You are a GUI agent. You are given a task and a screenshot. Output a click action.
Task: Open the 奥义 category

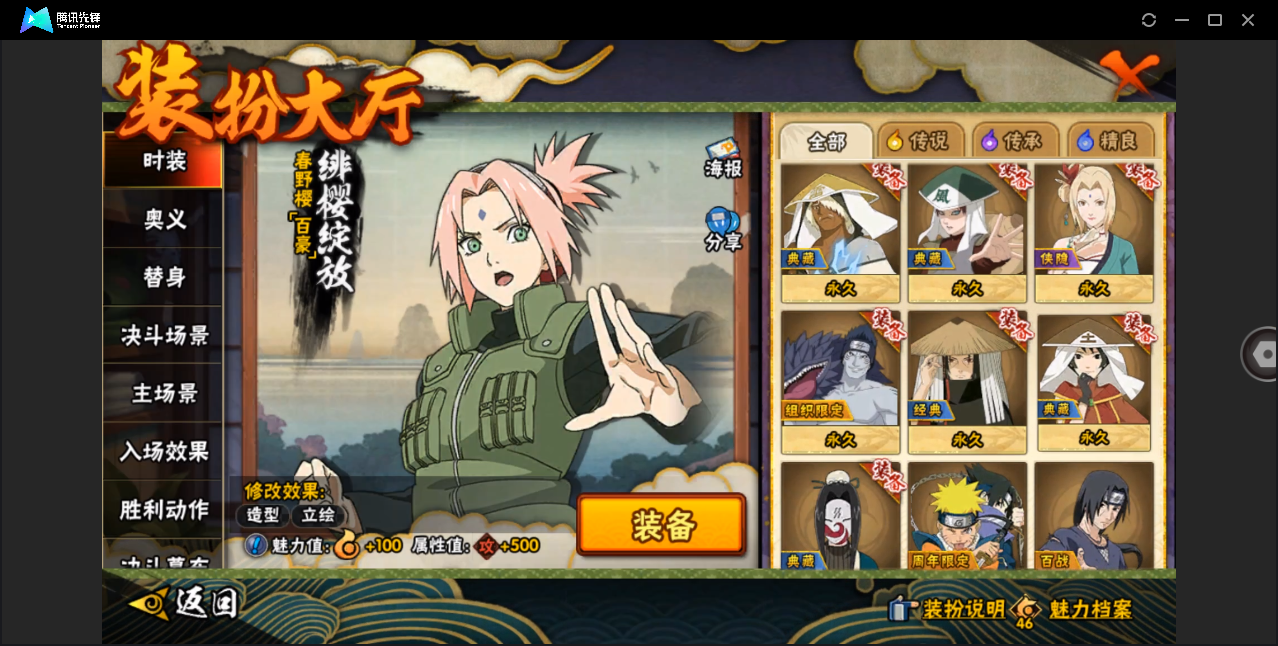pos(163,219)
